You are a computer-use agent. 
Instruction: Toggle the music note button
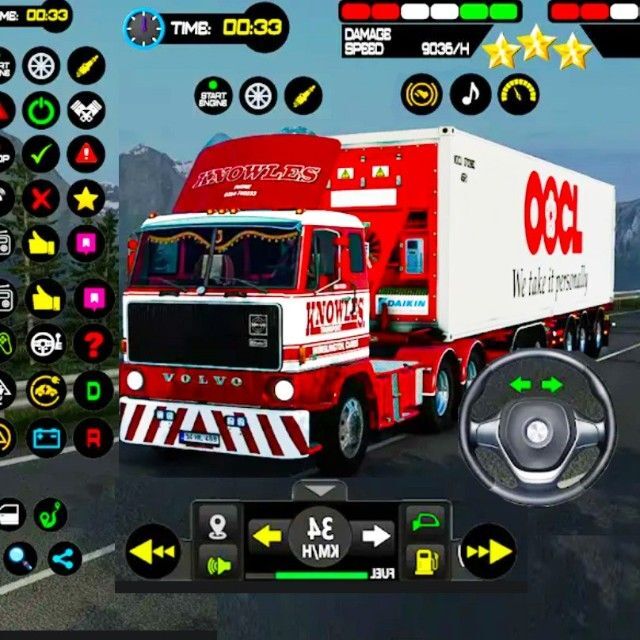[470, 95]
